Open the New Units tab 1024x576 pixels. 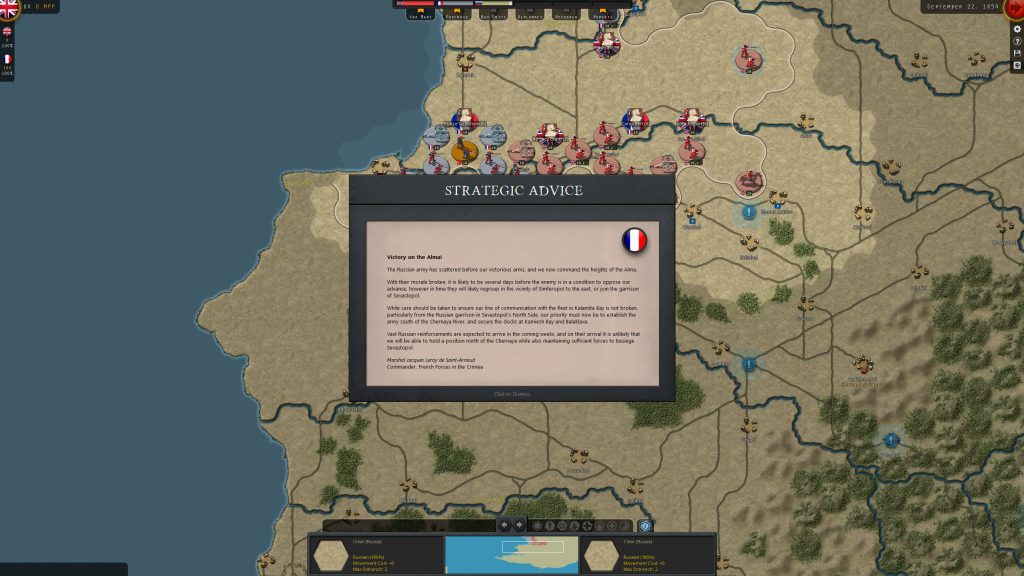tap(494, 15)
